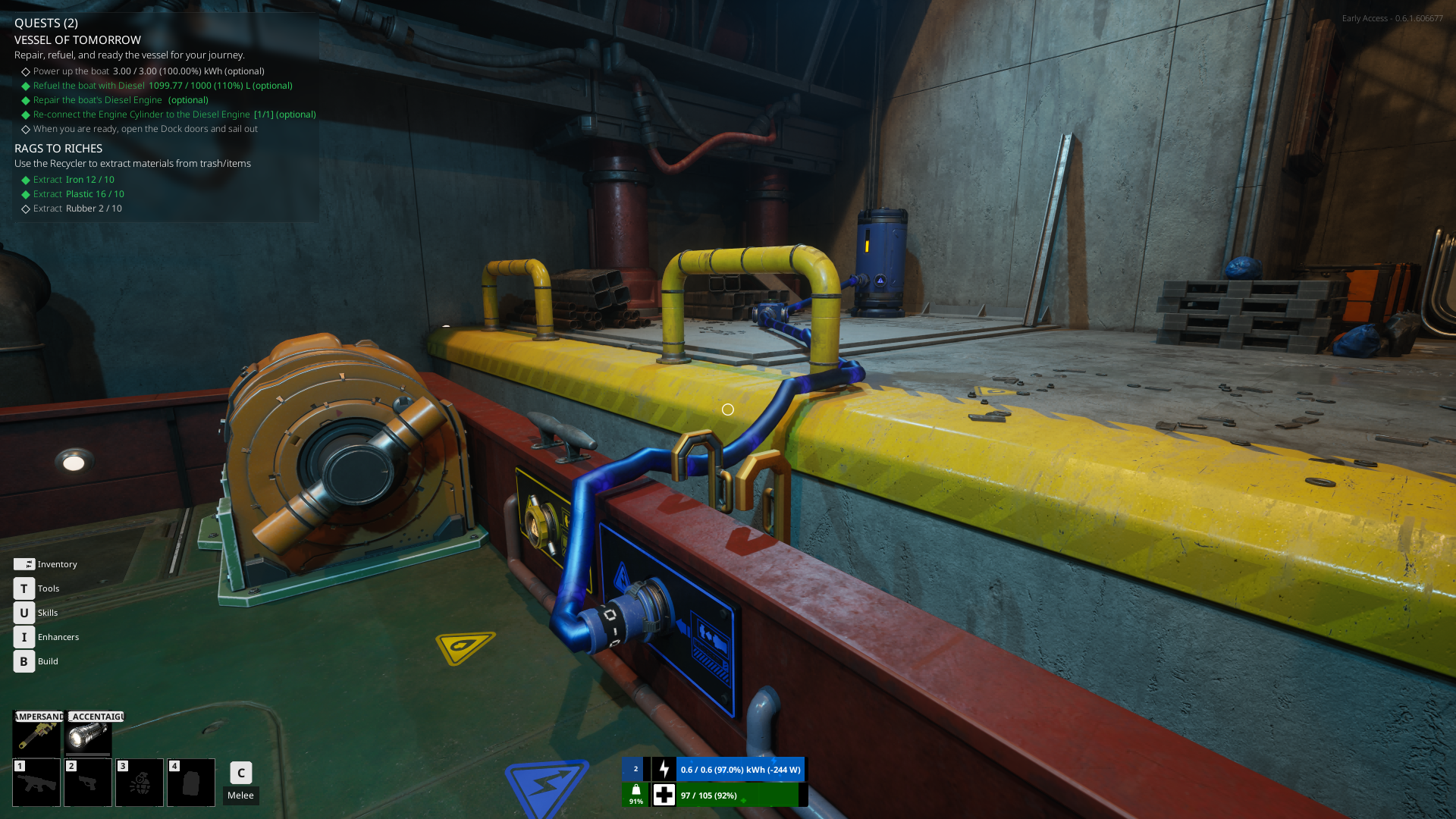This screenshot has width=1456, height=819.
Task: Click the QUESTS (2) tracker header
Action: 46,23
